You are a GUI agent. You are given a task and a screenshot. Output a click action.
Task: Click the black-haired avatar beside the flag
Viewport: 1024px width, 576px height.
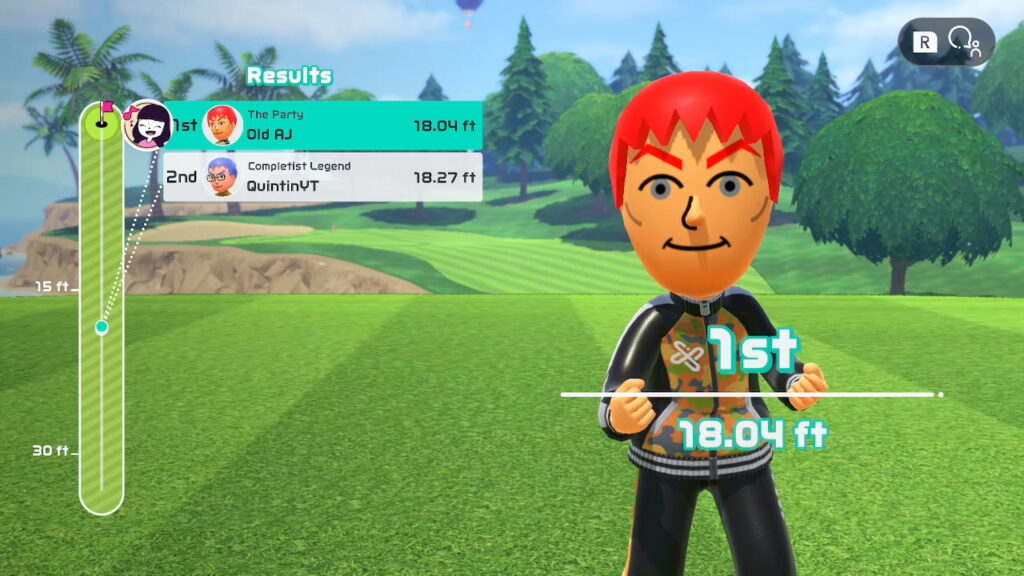(x=147, y=125)
